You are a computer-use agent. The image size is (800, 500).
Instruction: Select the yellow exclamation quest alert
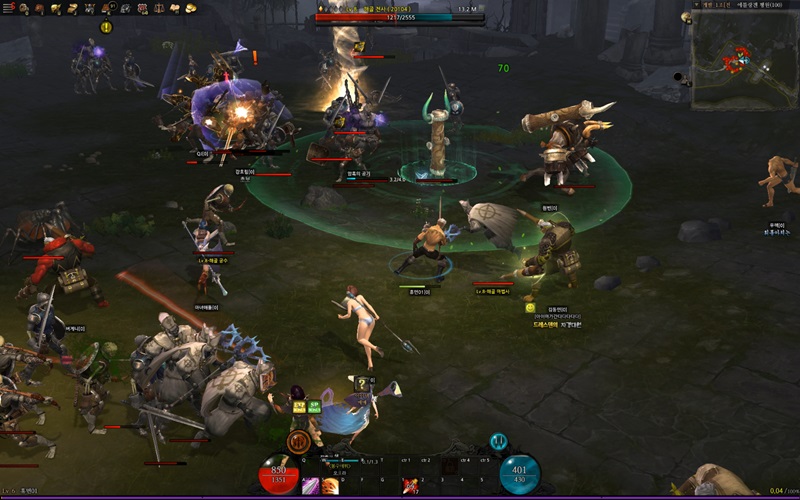pyautogui.click(x=106, y=27)
